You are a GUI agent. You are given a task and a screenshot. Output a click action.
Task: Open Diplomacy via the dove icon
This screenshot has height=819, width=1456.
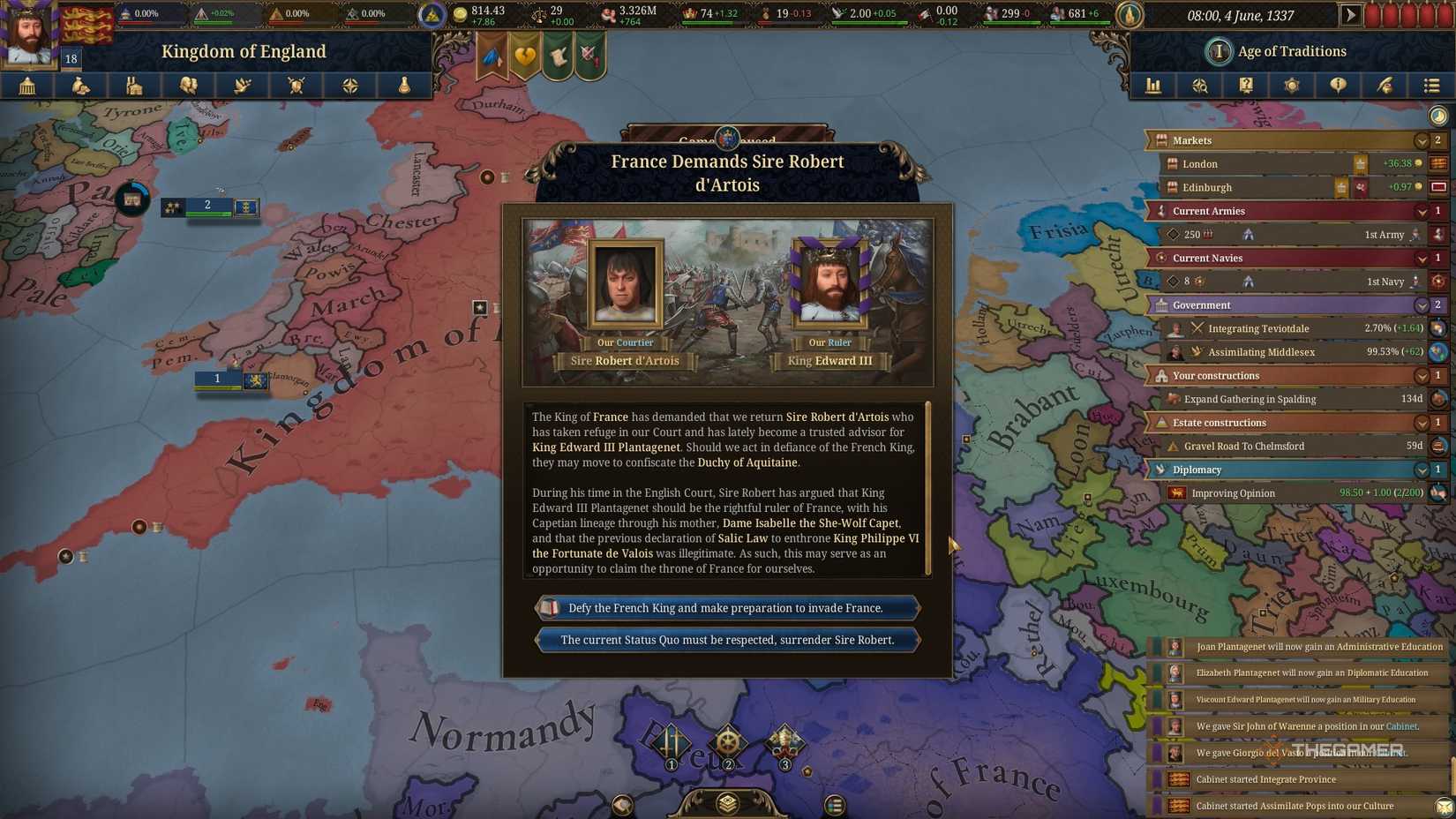click(x=242, y=86)
